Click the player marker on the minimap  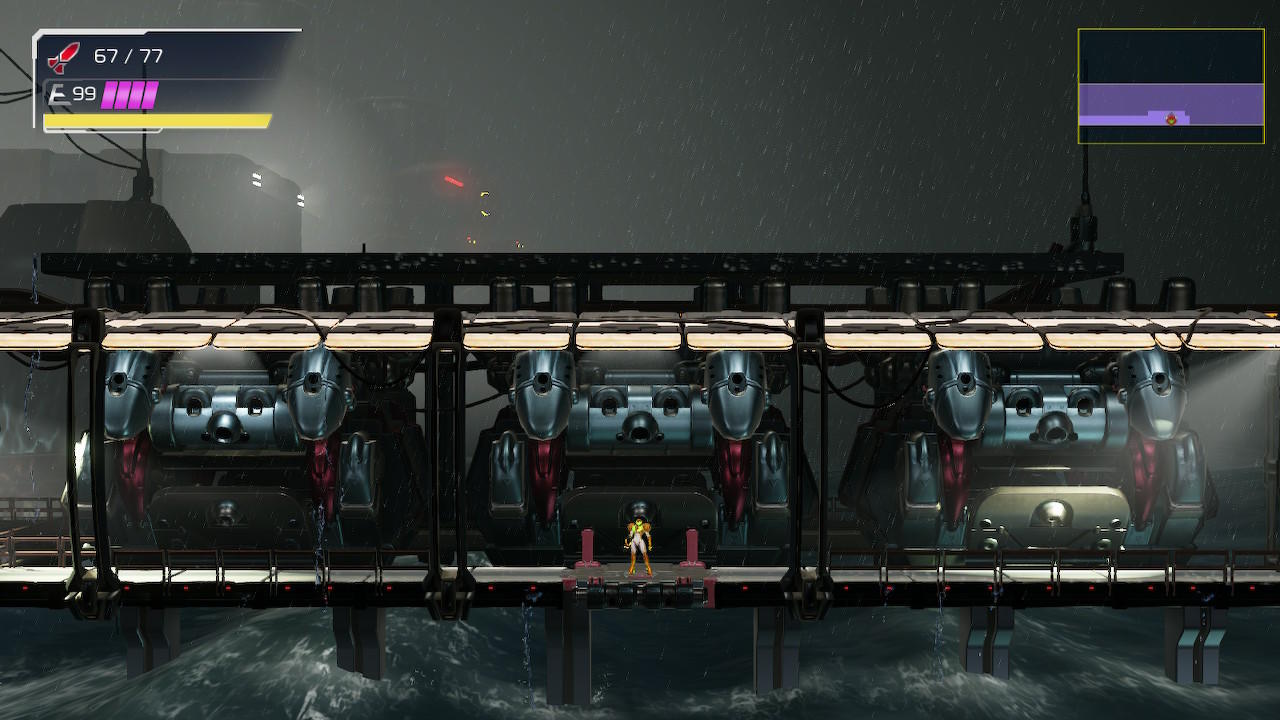point(1171,119)
